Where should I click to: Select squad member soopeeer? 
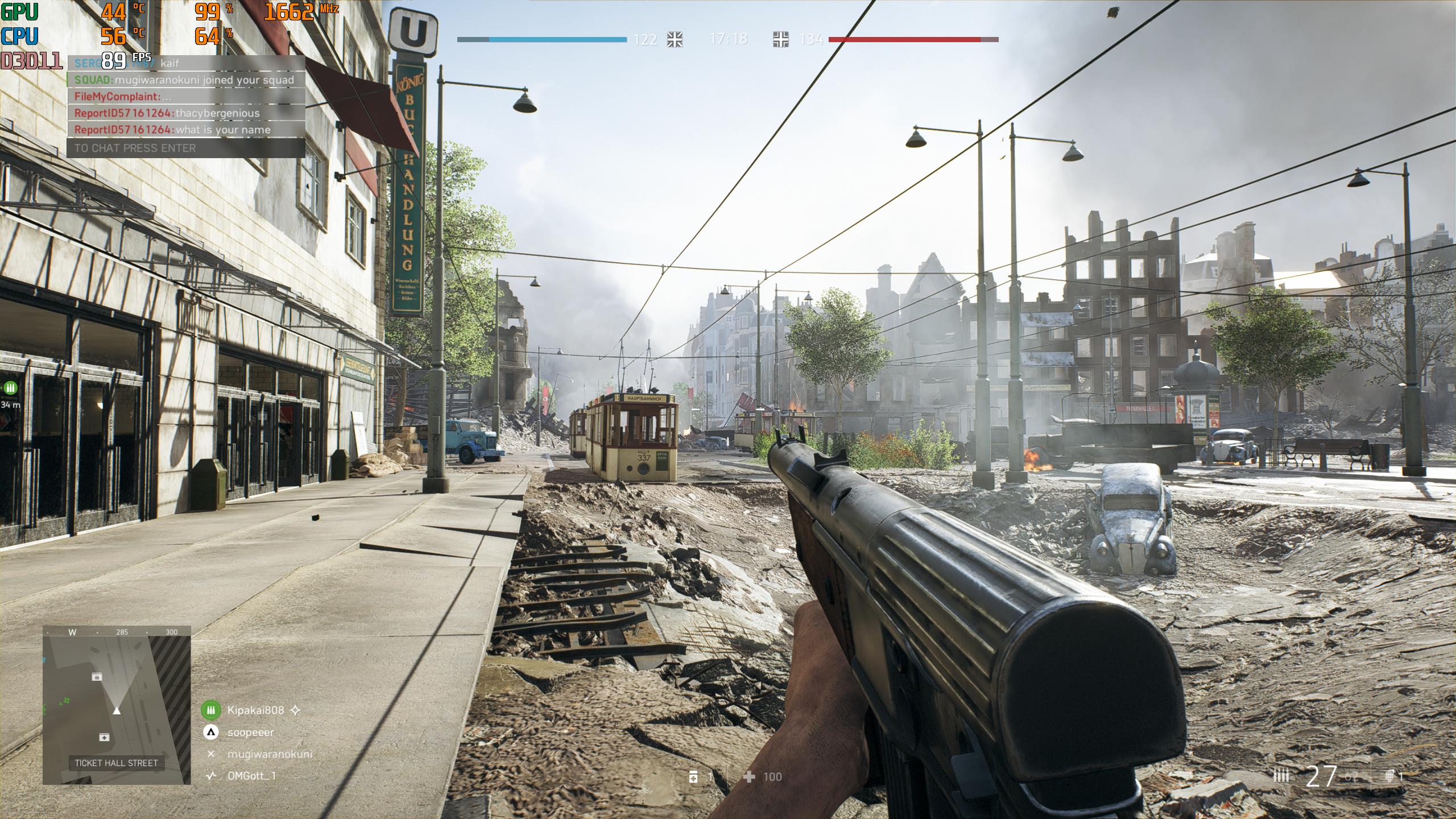tap(250, 733)
